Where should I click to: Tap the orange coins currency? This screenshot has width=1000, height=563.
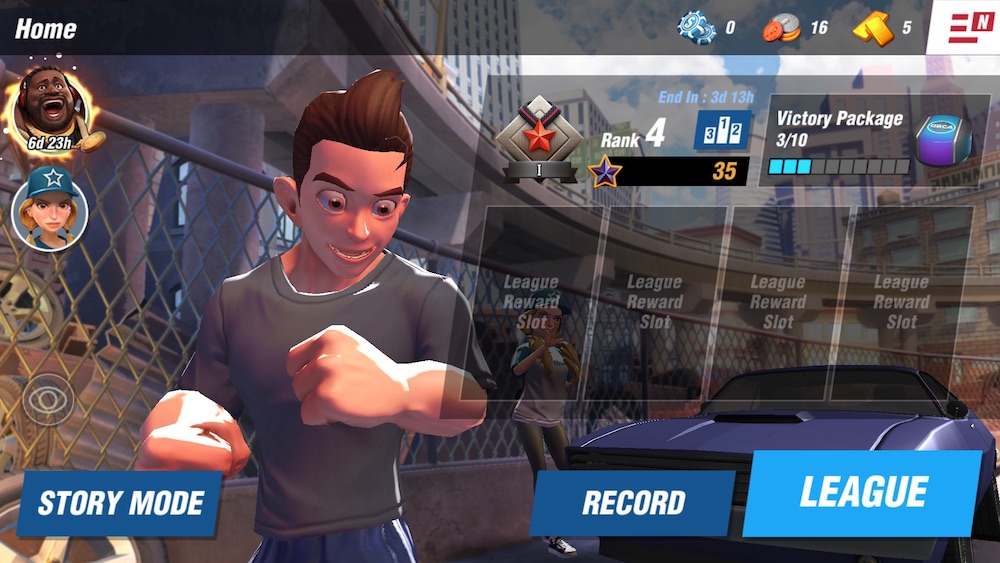(x=782, y=27)
